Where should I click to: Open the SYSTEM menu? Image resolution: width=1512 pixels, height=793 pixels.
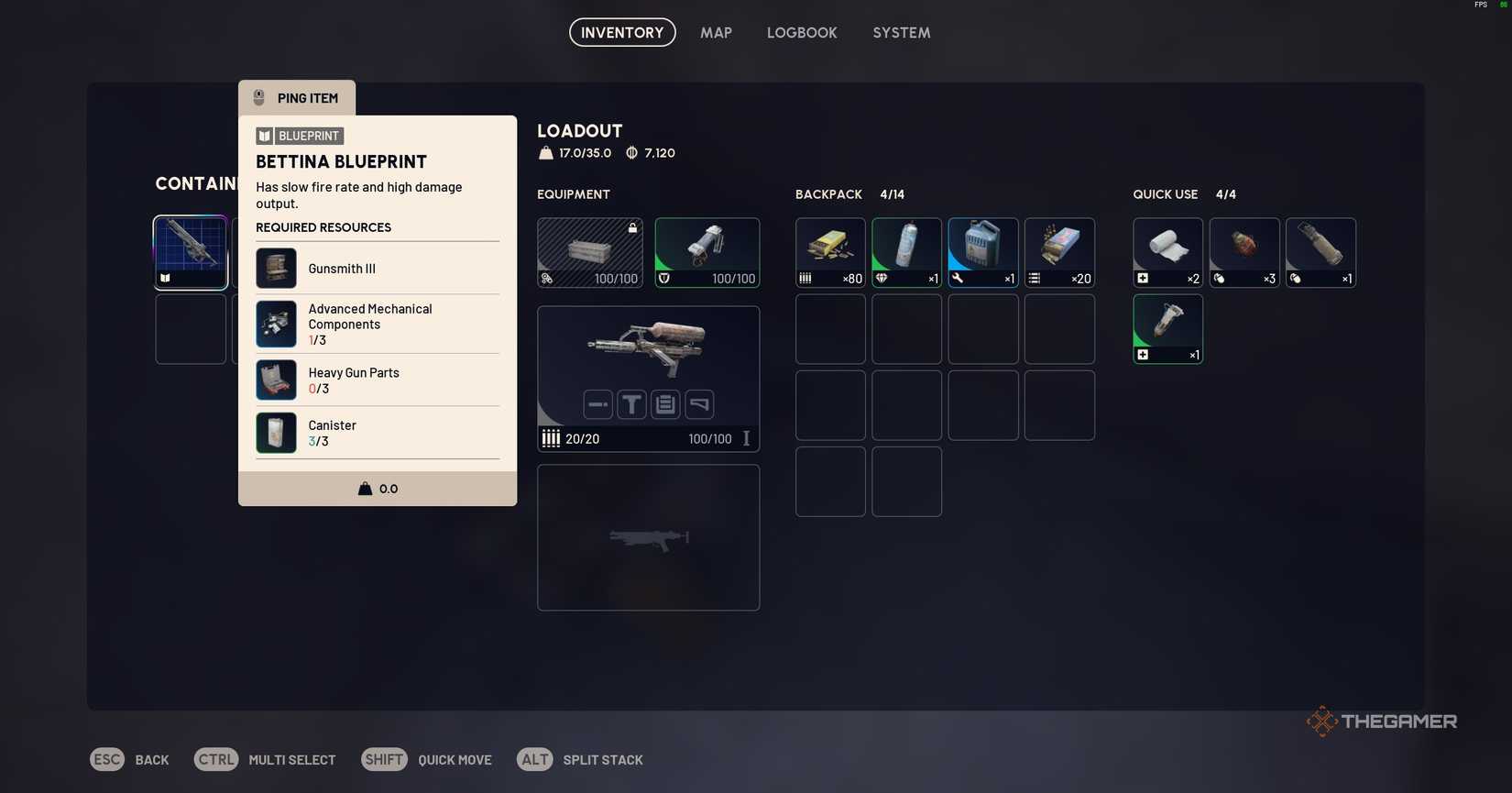point(901,32)
